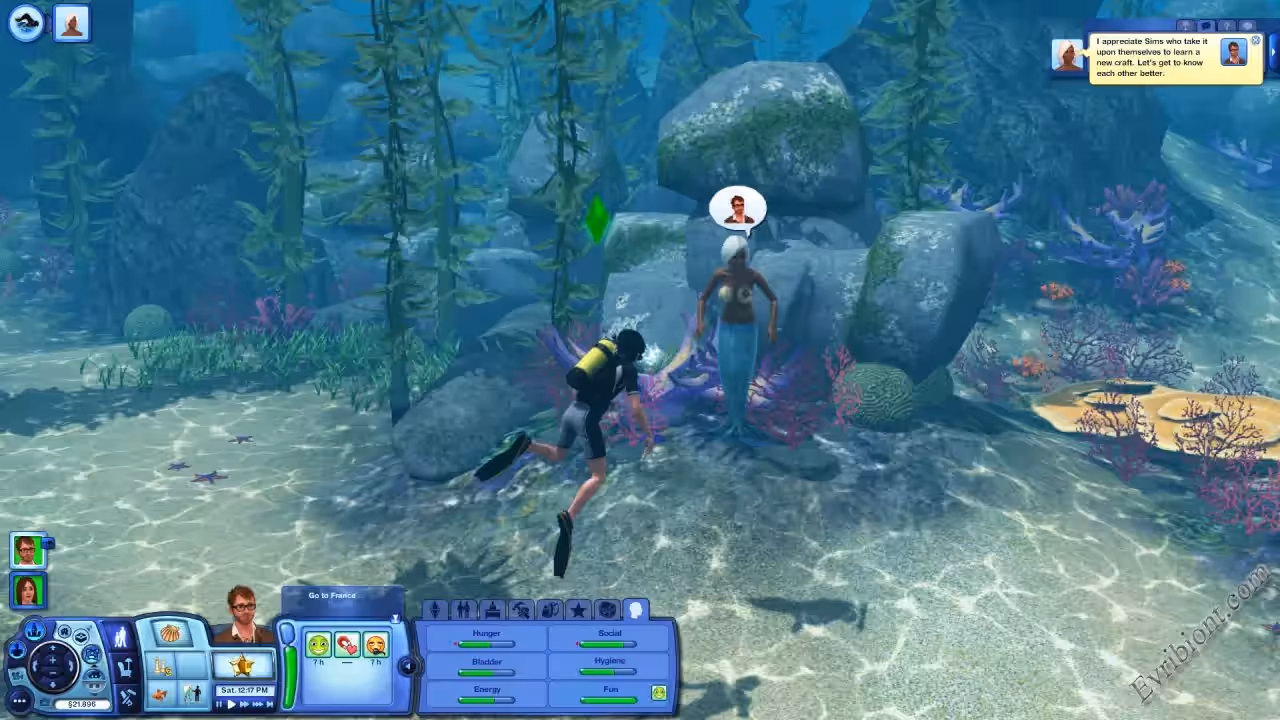
Task: Select the brown-haired male sim portrait
Action: 27,549
